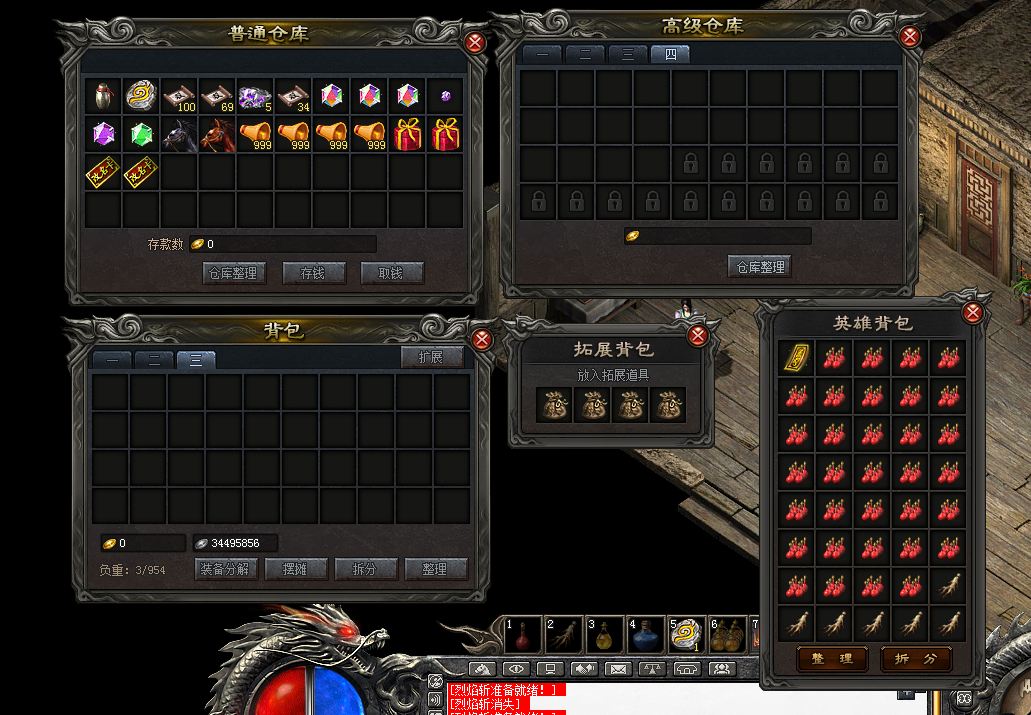Close the 高级仓库 premium warehouse window
The height and width of the screenshot is (715, 1031).
click(x=909, y=37)
